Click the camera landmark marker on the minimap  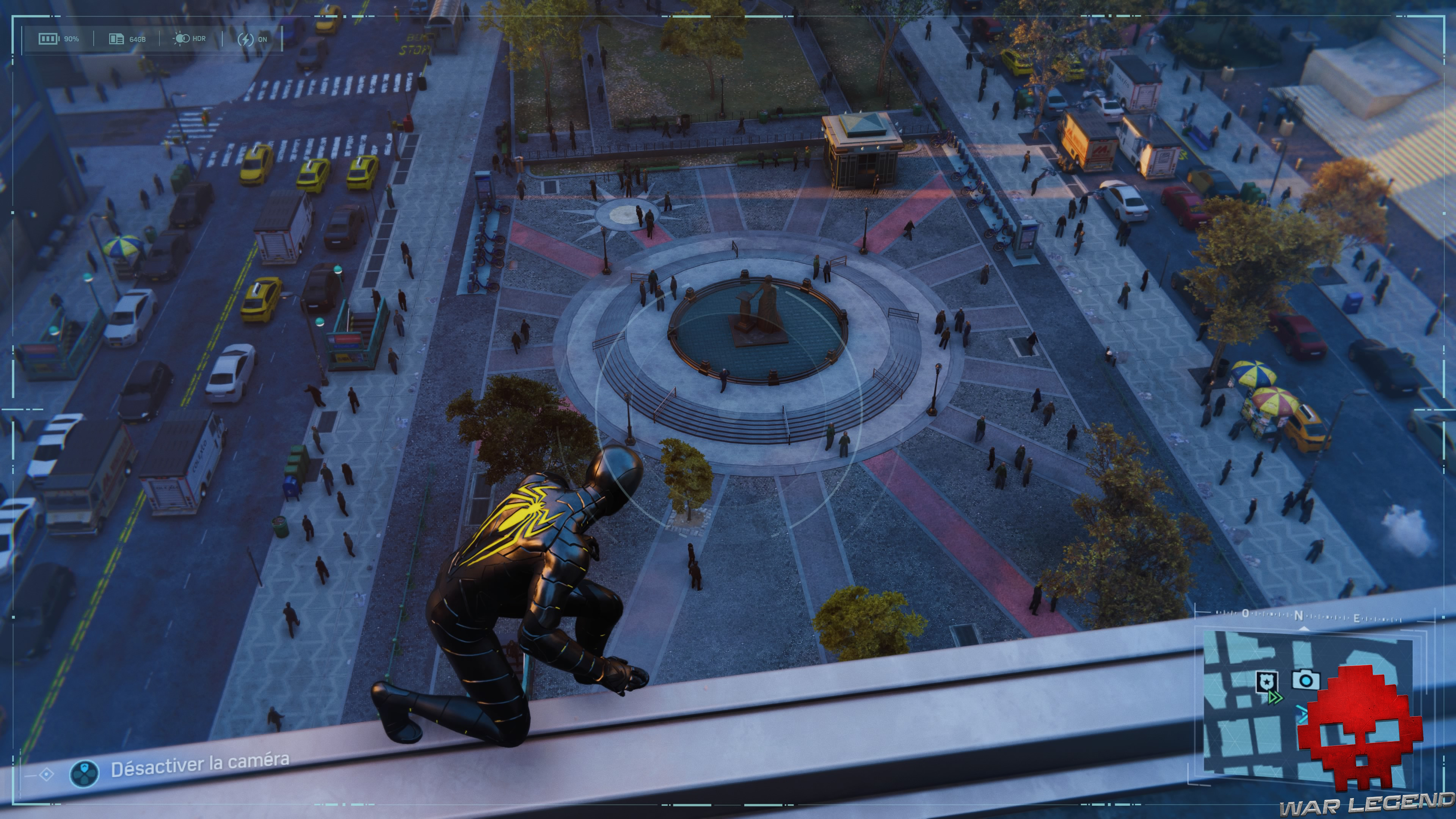pos(1305,679)
